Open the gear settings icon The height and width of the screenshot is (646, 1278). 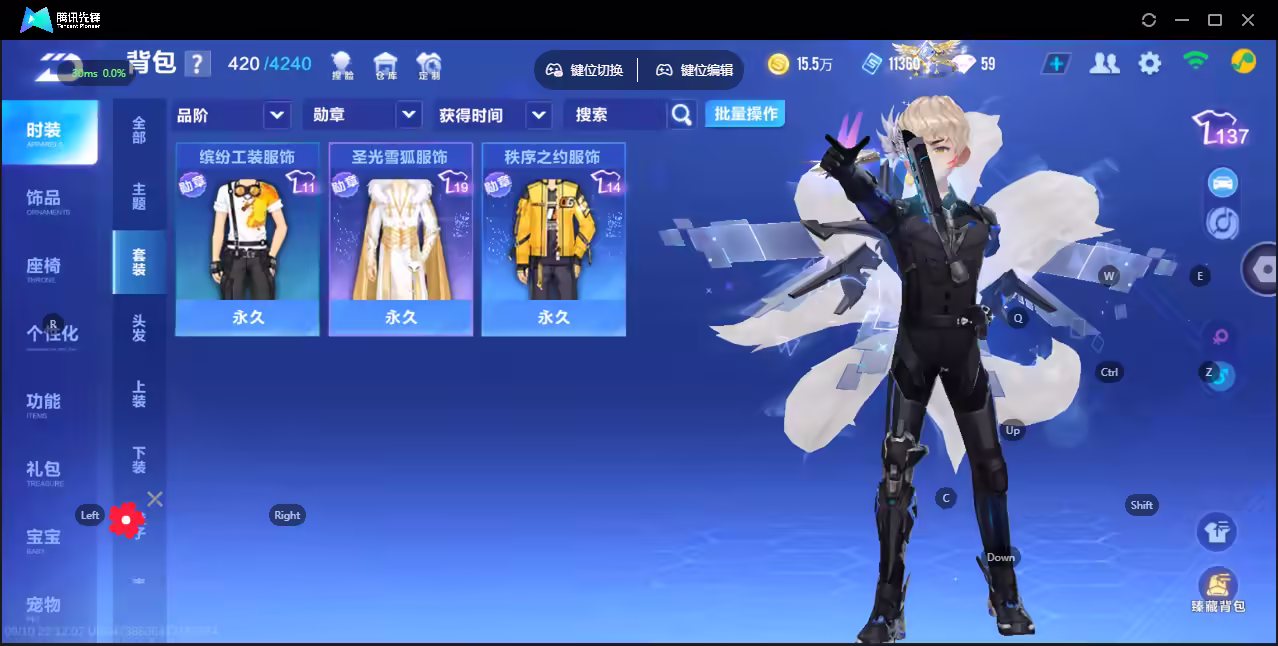click(x=1150, y=64)
